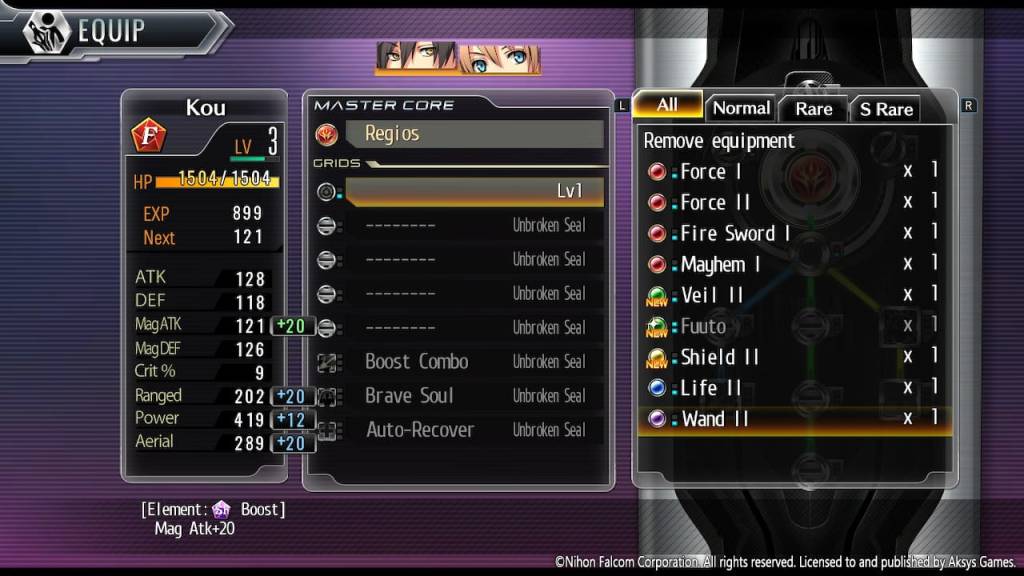Image resolution: width=1024 pixels, height=576 pixels.
Task: Select the new Veil II element
Action: click(712, 296)
